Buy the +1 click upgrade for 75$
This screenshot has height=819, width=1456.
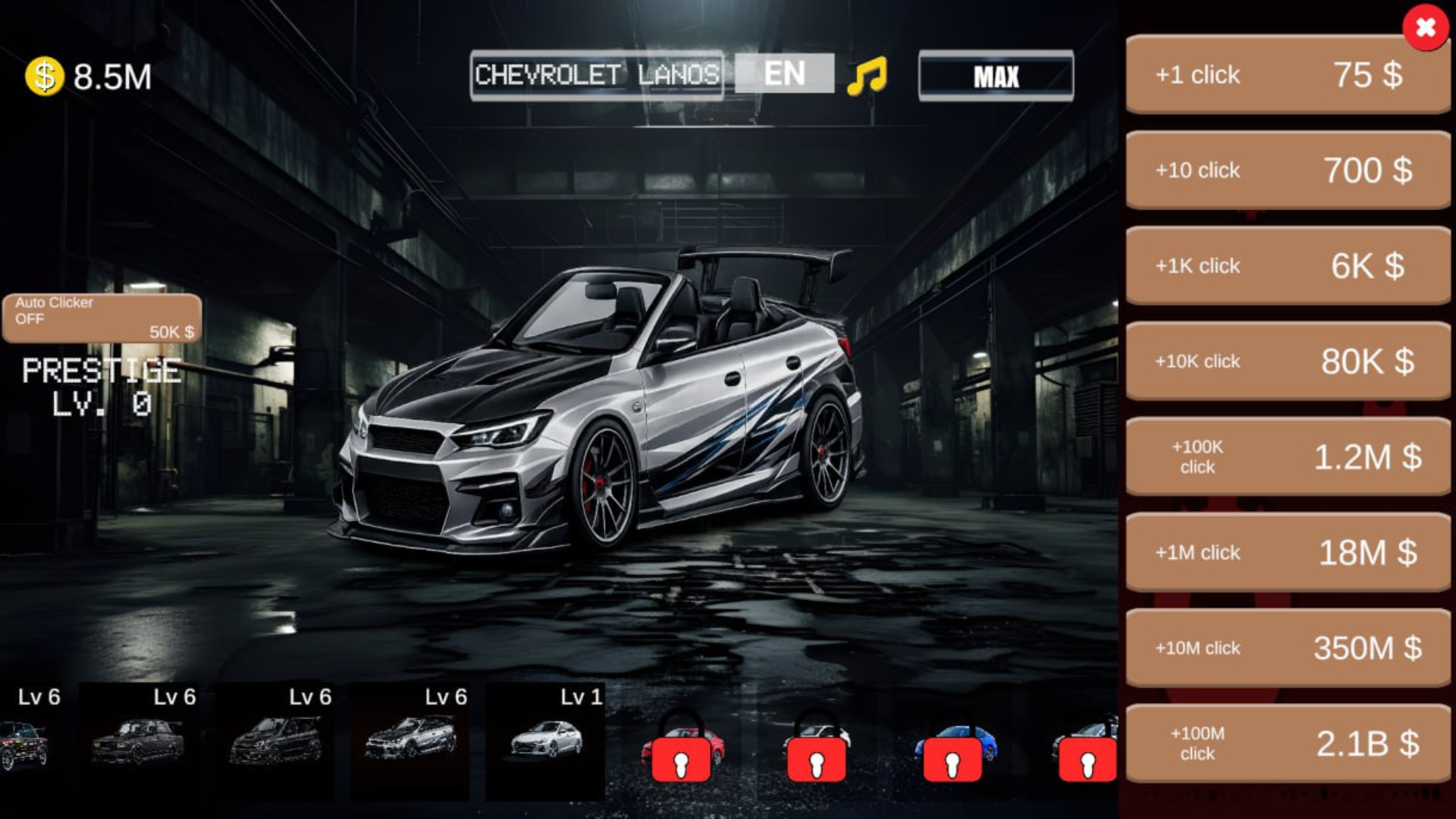click(1287, 75)
